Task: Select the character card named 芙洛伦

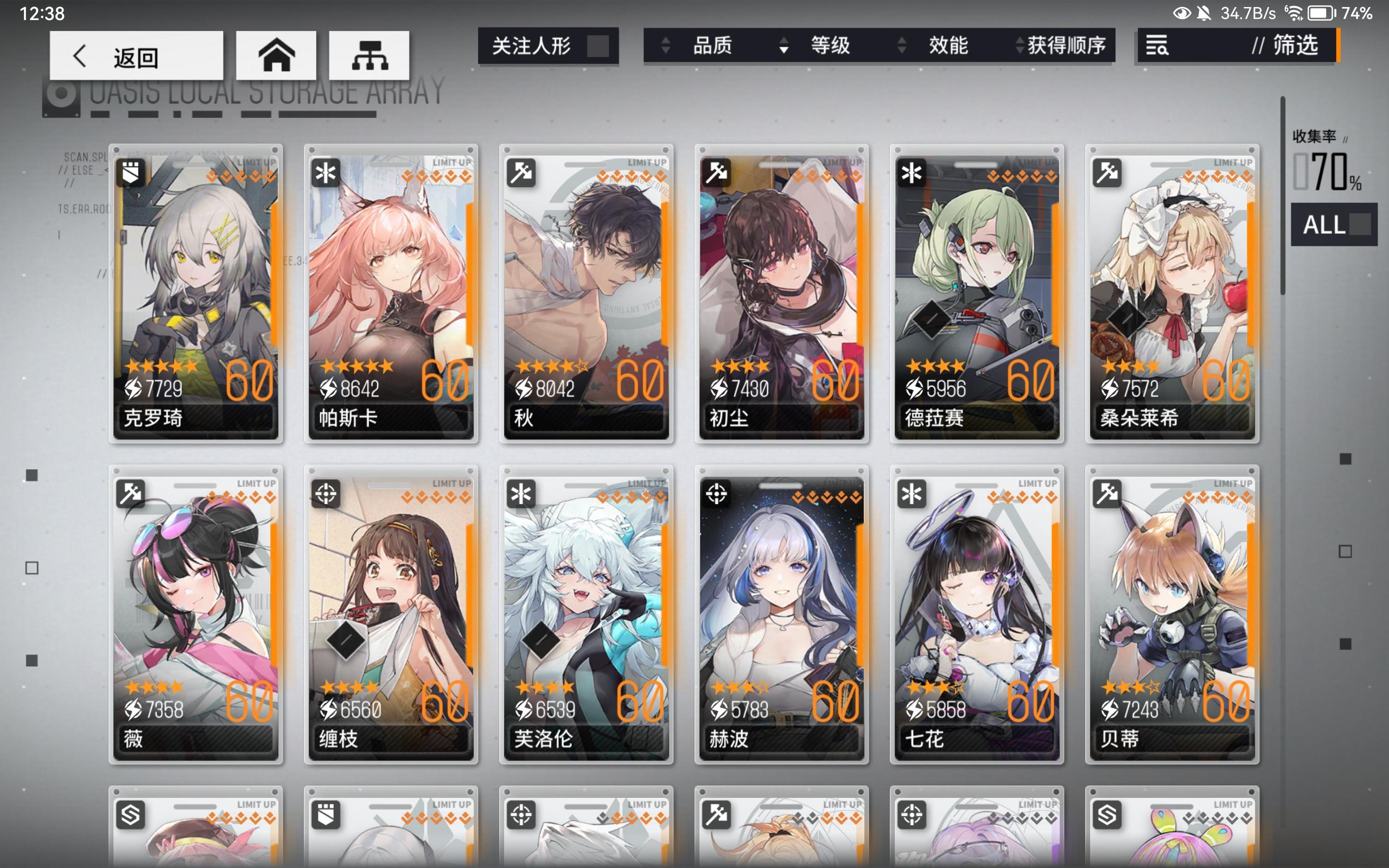Action: [x=587, y=617]
